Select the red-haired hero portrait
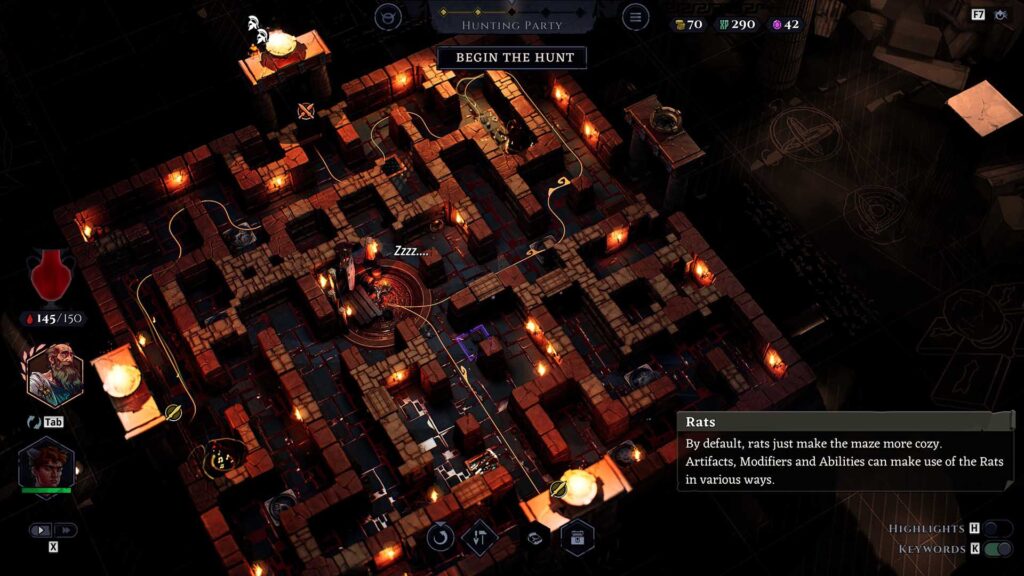The height and width of the screenshot is (576, 1024). tap(46, 465)
